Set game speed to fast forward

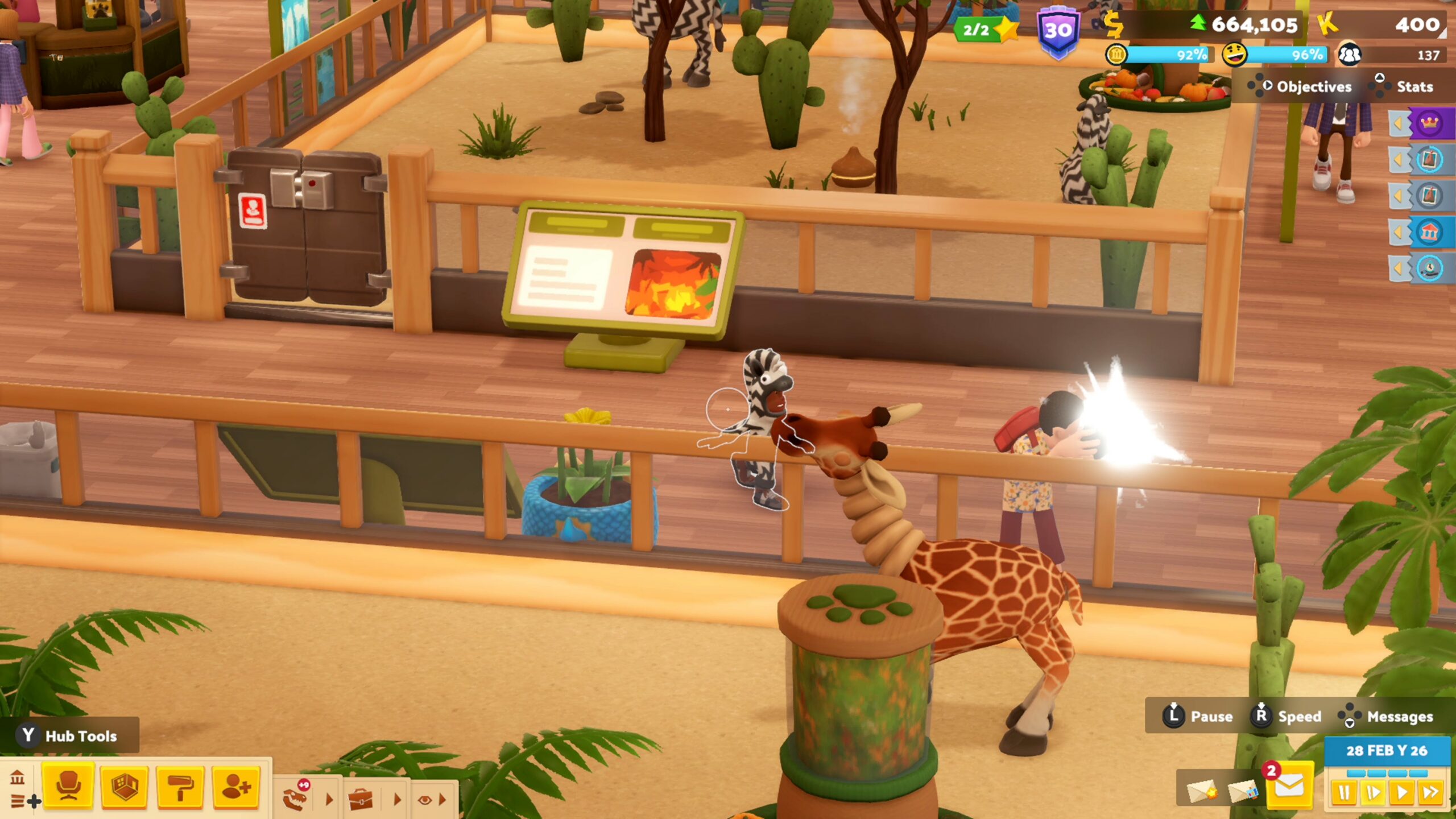[x=1430, y=792]
